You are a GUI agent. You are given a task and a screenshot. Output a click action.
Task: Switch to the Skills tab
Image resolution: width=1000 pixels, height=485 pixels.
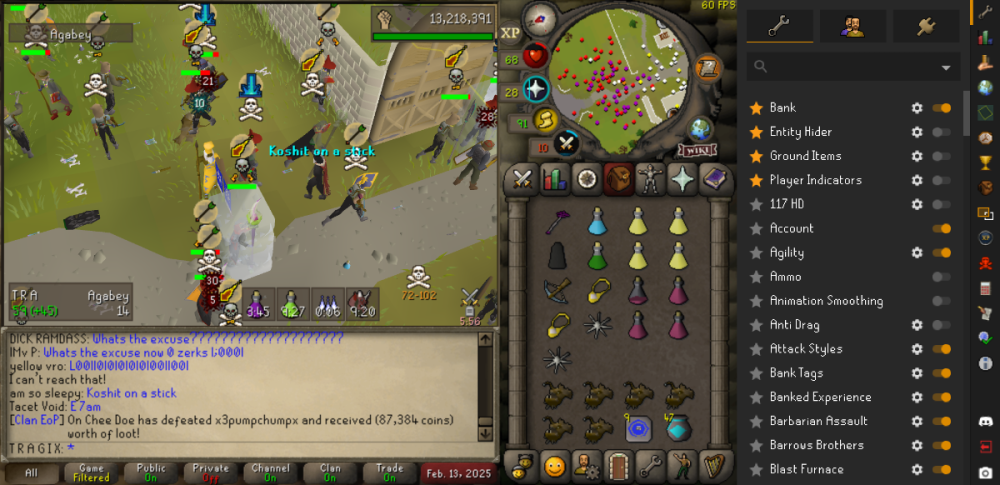coord(553,179)
